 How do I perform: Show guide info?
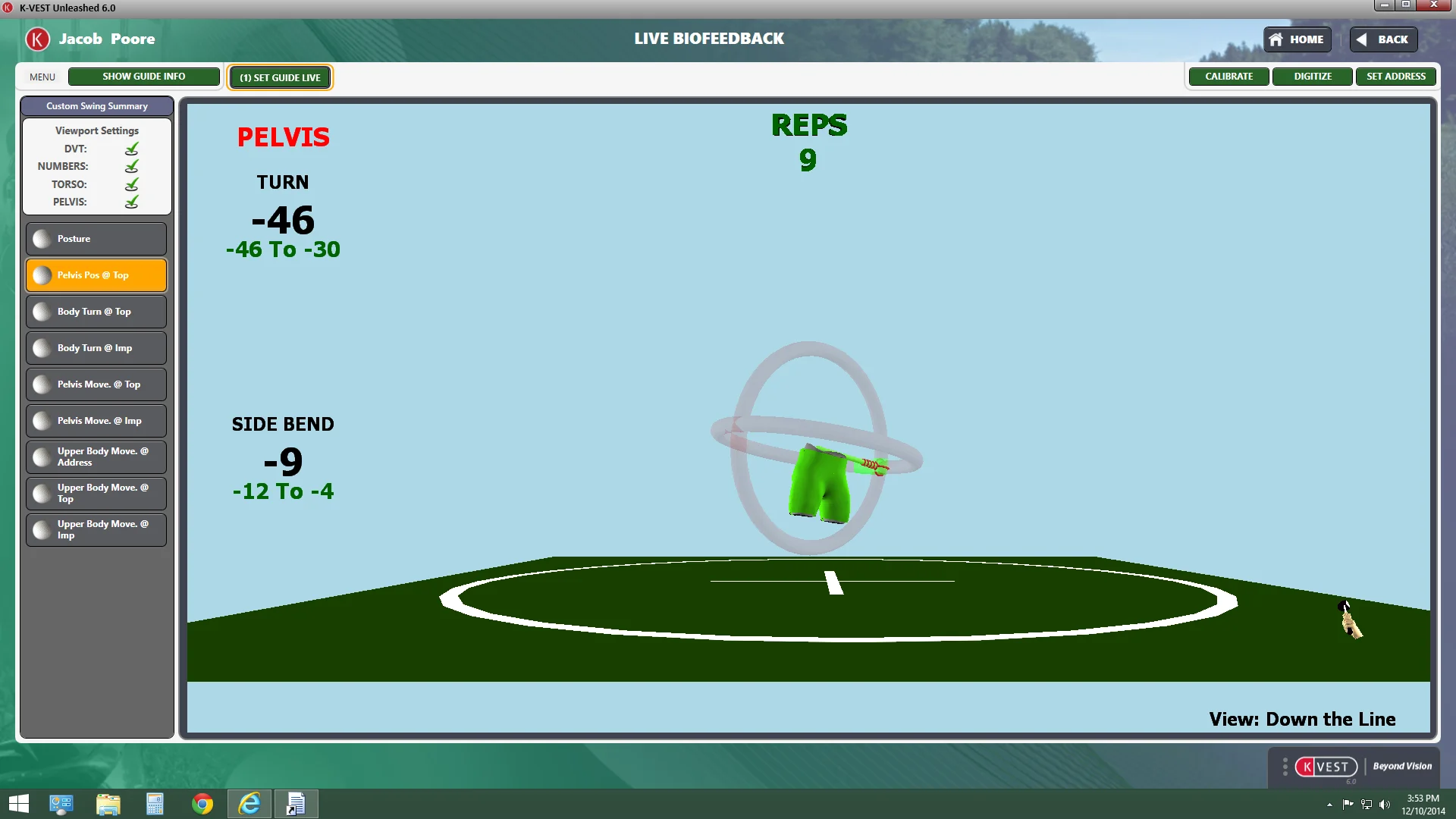(143, 77)
